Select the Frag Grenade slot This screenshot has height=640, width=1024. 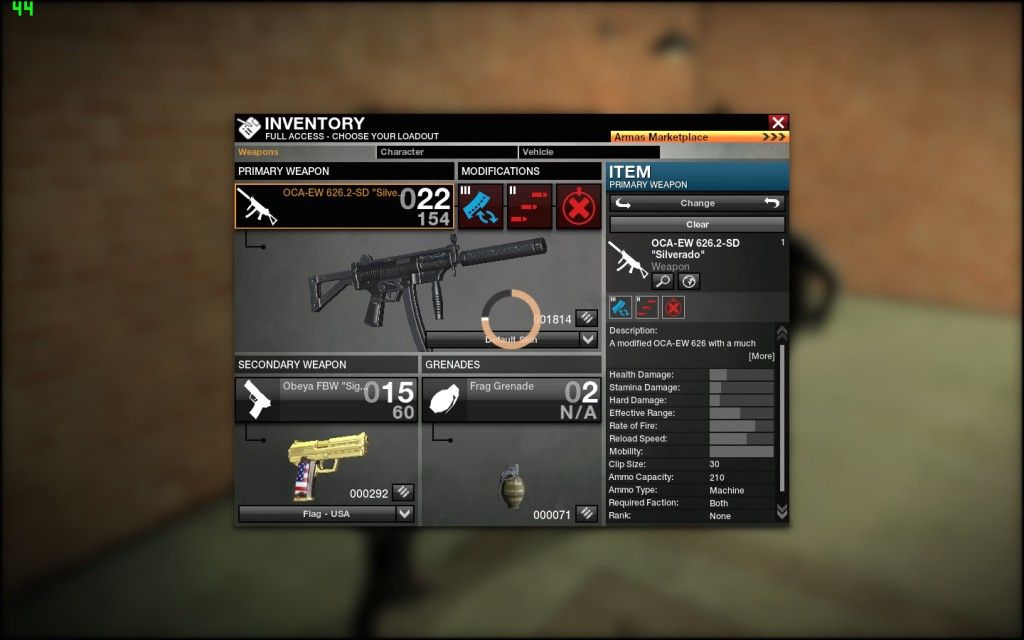coord(511,399)
